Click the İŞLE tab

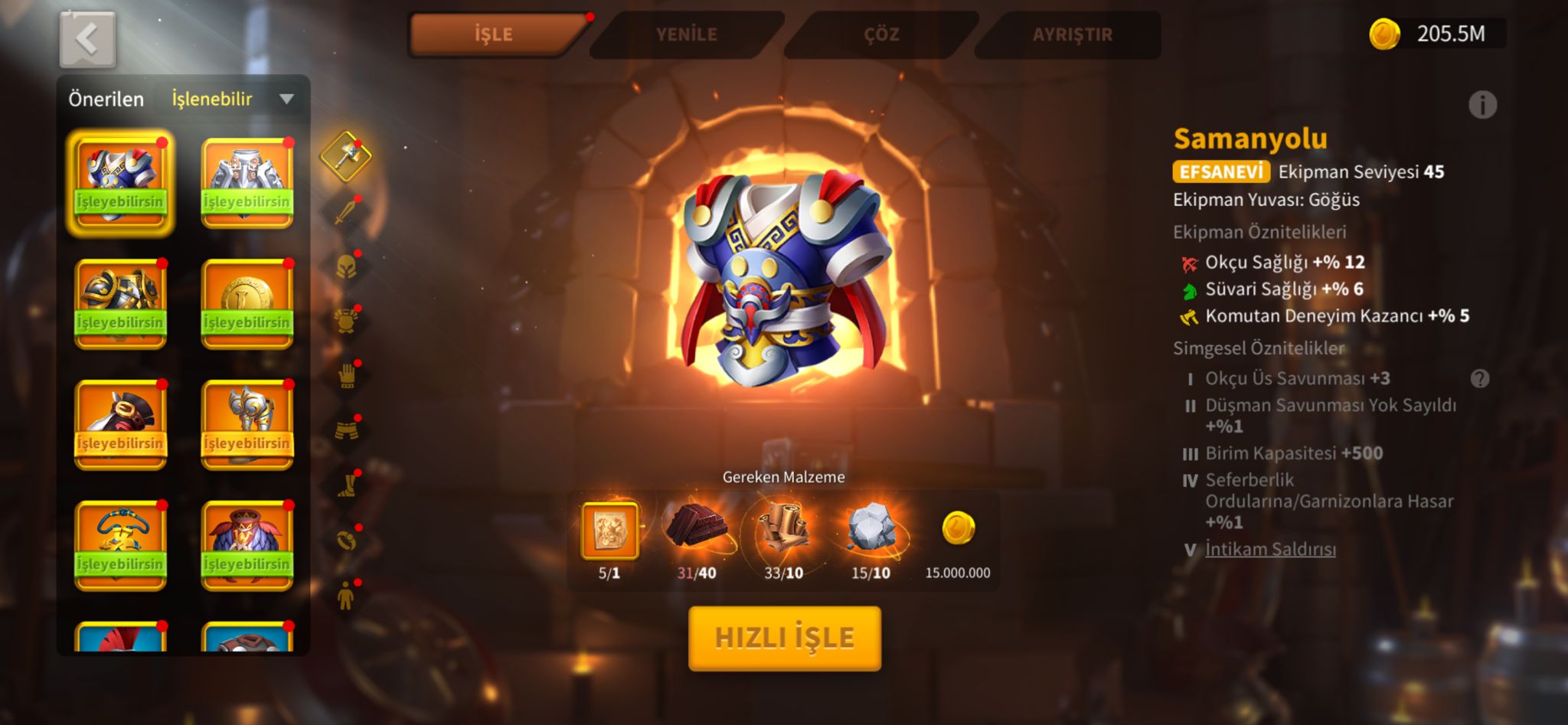click(x=494, y=34)
